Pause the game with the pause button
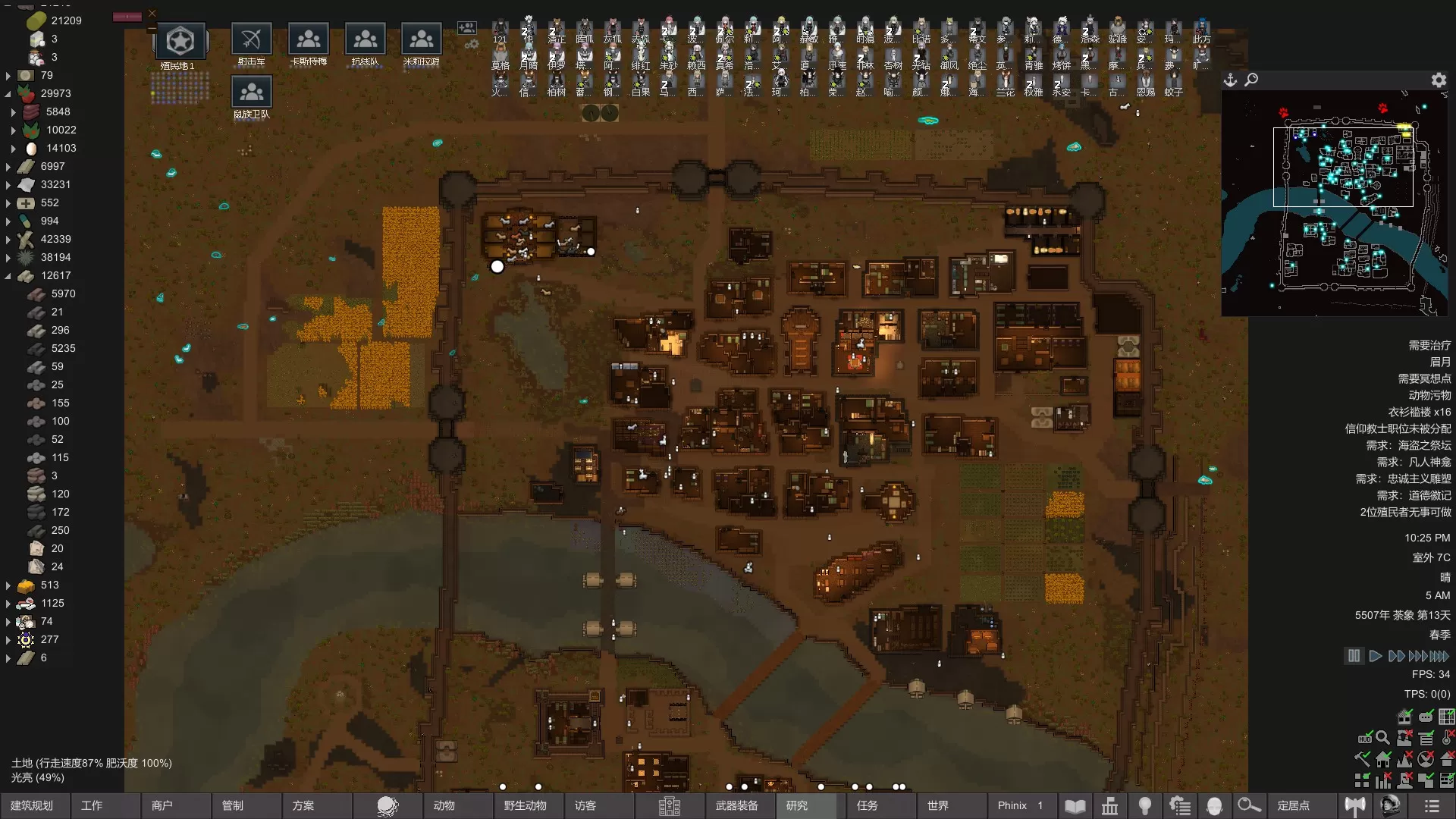 point(1354,656)
